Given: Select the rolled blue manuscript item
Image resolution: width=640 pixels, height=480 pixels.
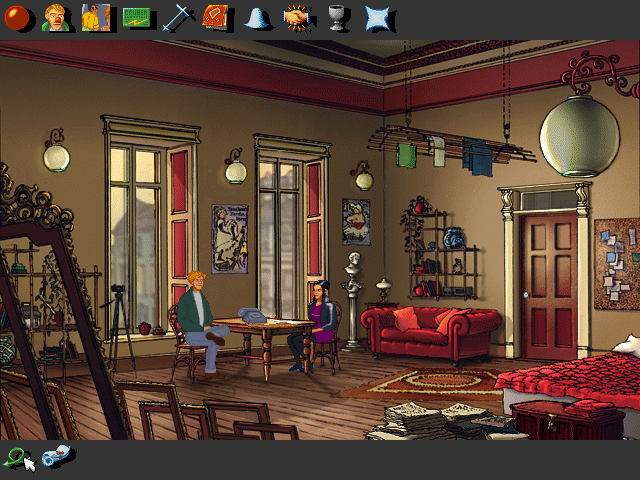Looking at the screenshot, I should [58, 456].
